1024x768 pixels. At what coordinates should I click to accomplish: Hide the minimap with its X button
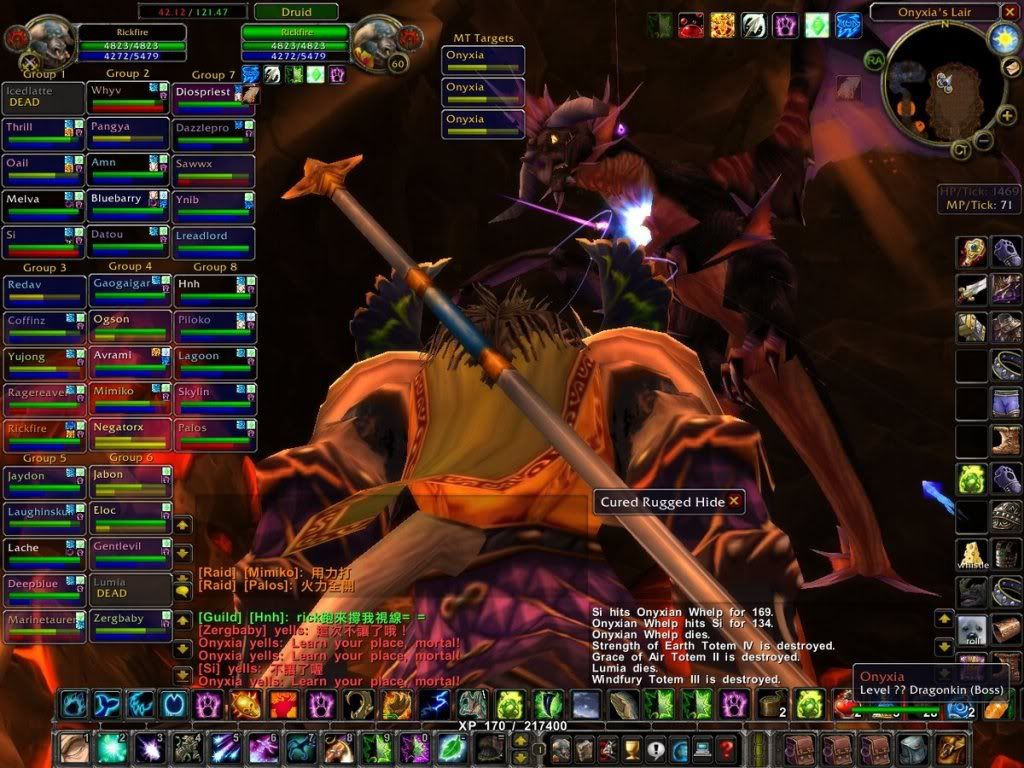tap(1010, 13)
